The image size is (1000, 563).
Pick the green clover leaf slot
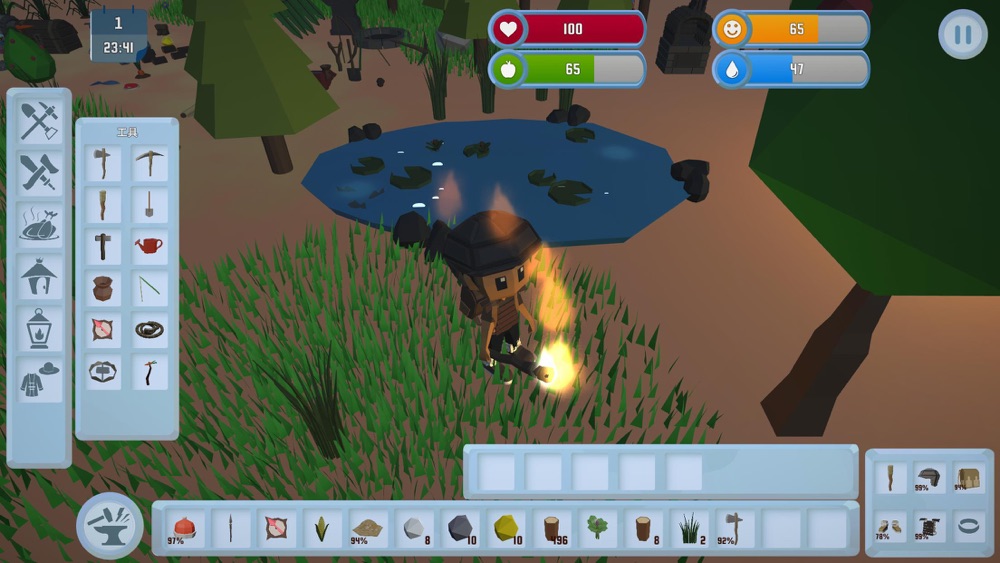(597, 528)
